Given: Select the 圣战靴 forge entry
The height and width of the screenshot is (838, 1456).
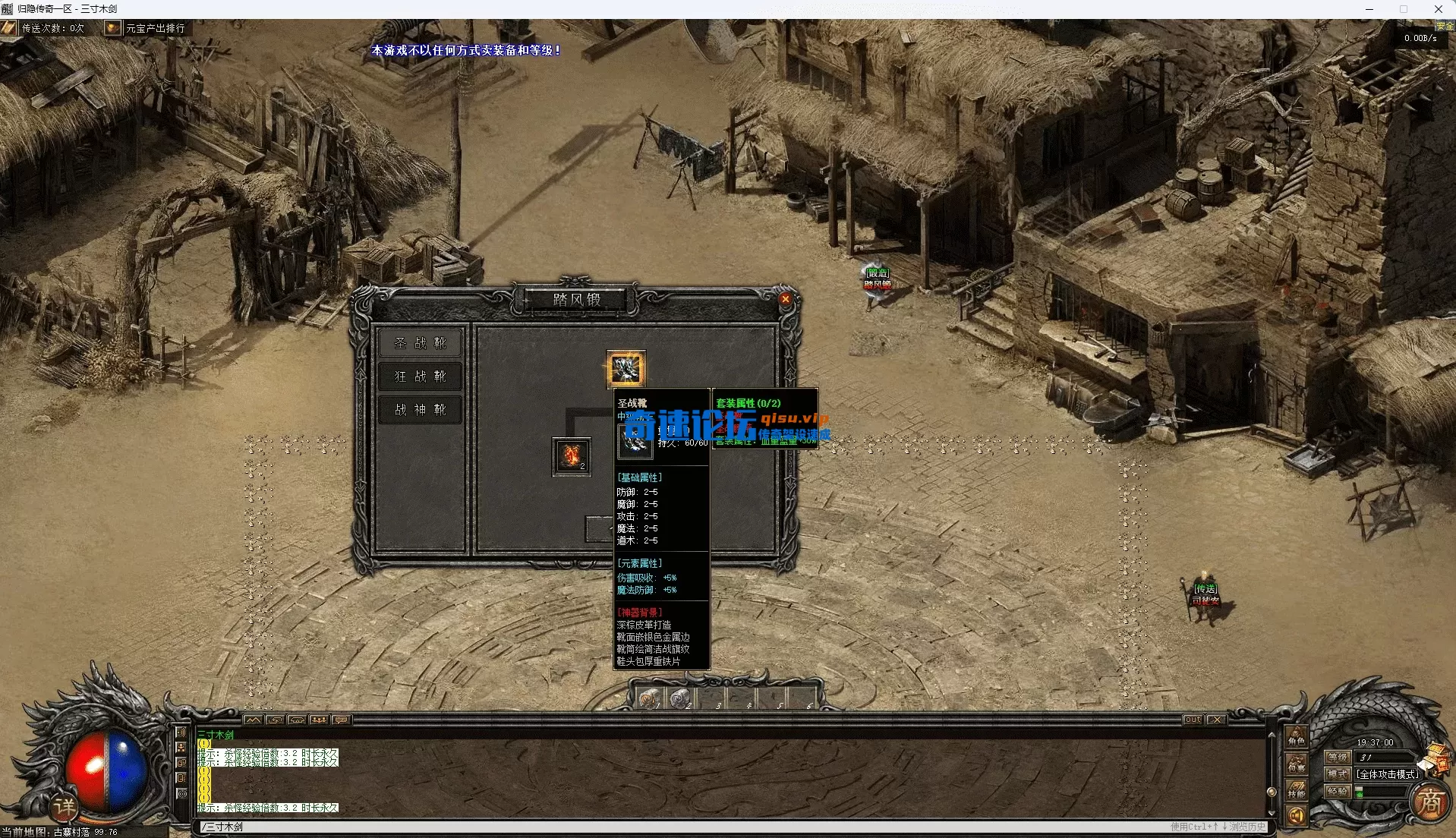Looking at the screenshot, I should pyautogui.click(x=420, y=343).
